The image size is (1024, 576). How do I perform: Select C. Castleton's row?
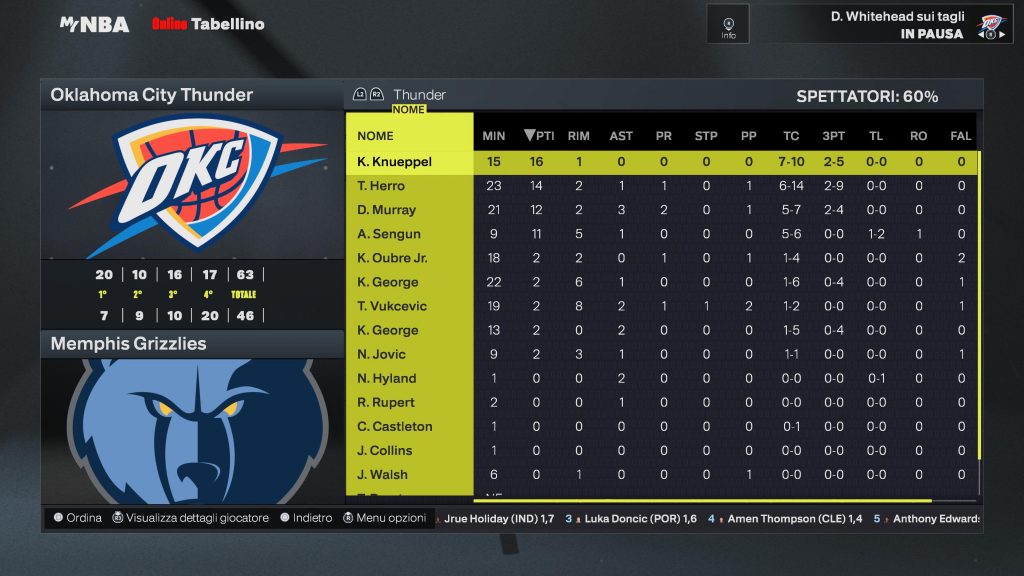point(395,426)
